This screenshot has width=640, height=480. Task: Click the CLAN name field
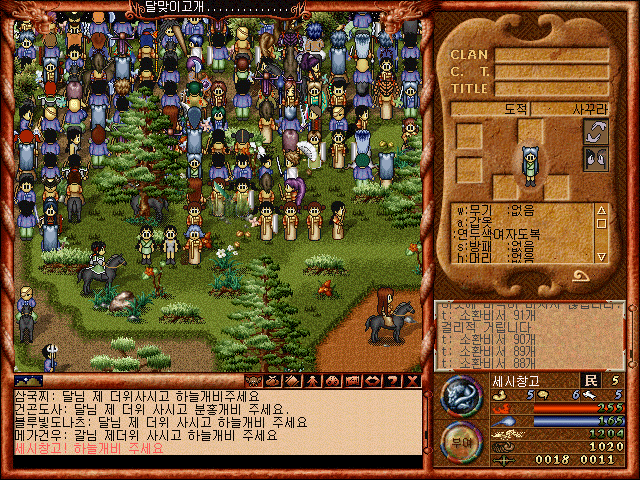(553, 55)
